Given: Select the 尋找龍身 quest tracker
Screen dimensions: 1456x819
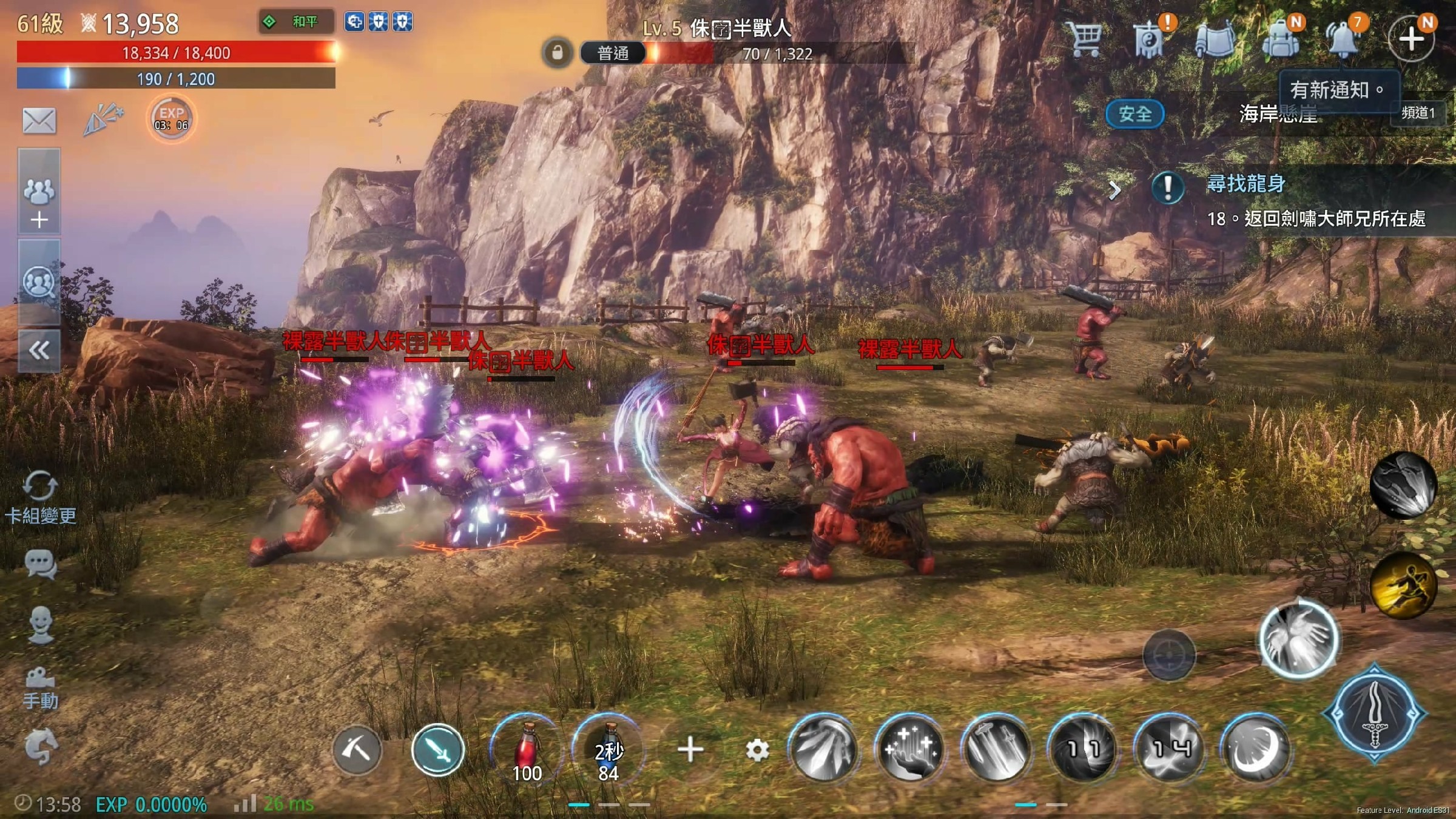Looking at the screenshot, I should coord(1245,183).
